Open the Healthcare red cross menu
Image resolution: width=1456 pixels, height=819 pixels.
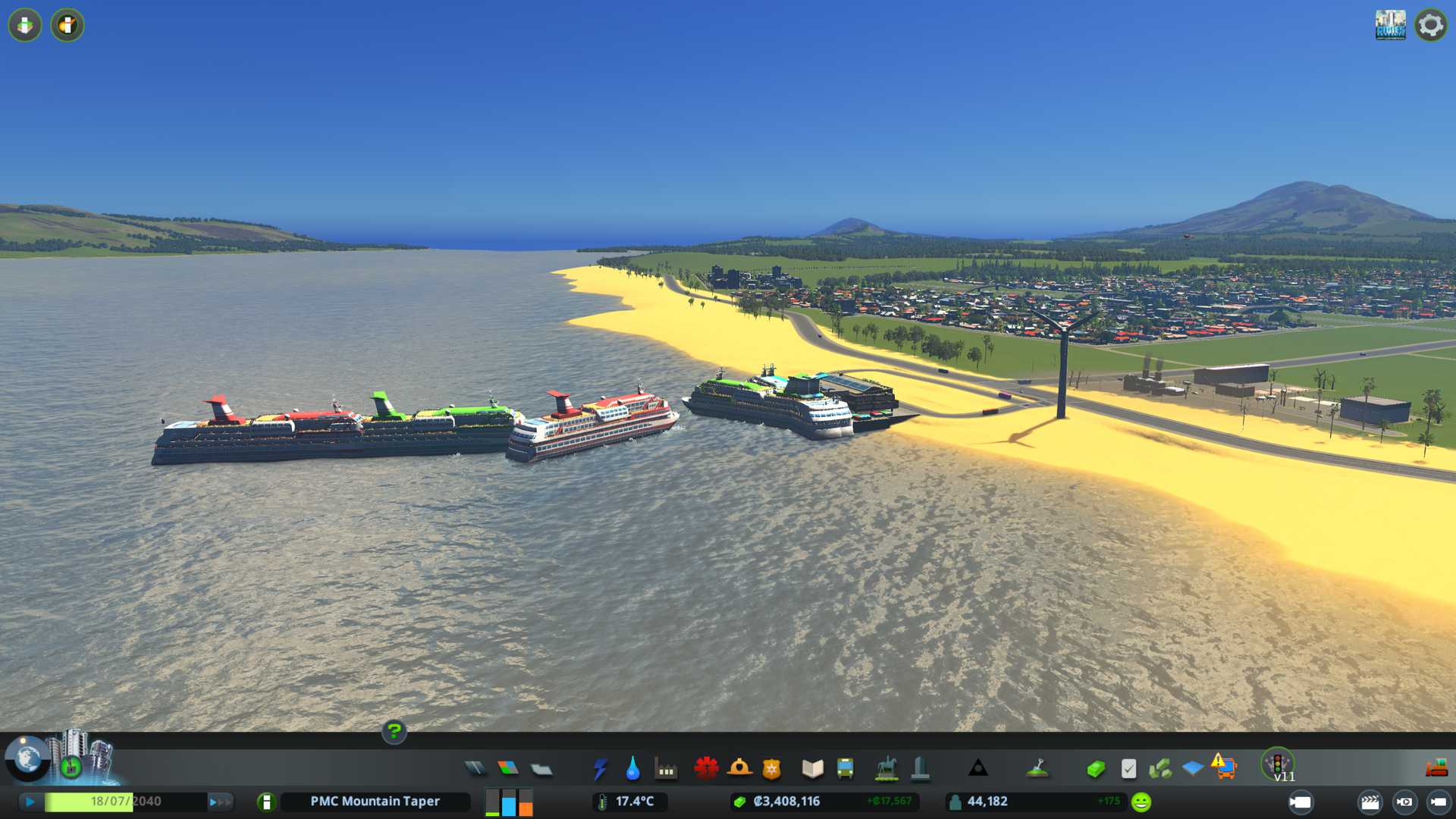(x=706, y=769)
